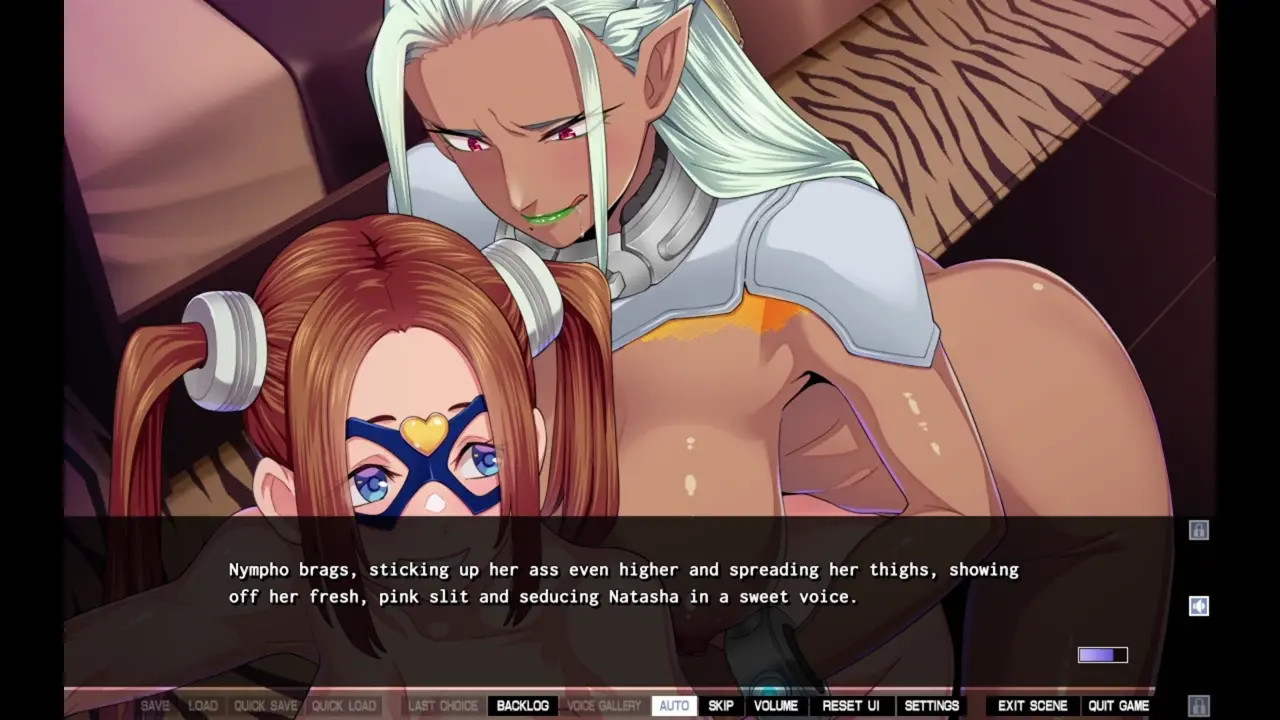Viewport: 1280px width, 720px height.
Task: Toggle Auto mode
Action: (x=674, y=706)
